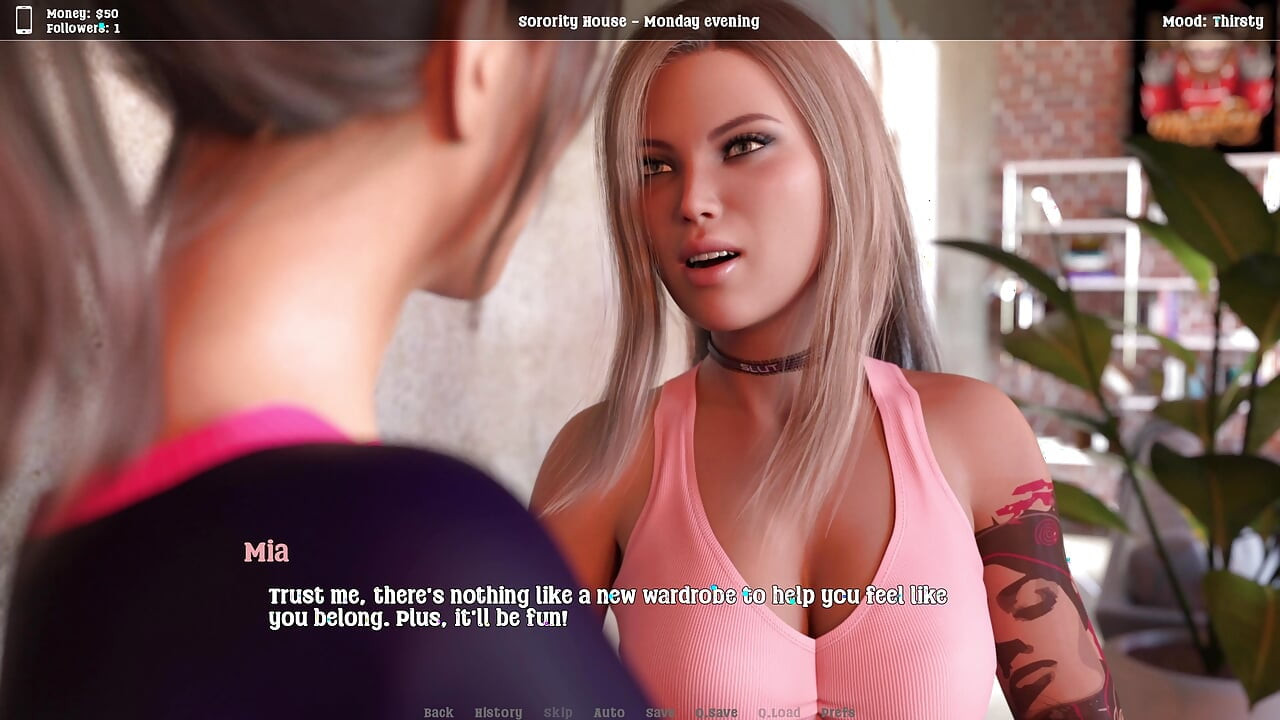
Task: Advance Mia's dialogue text box
Action: point(606,607)
